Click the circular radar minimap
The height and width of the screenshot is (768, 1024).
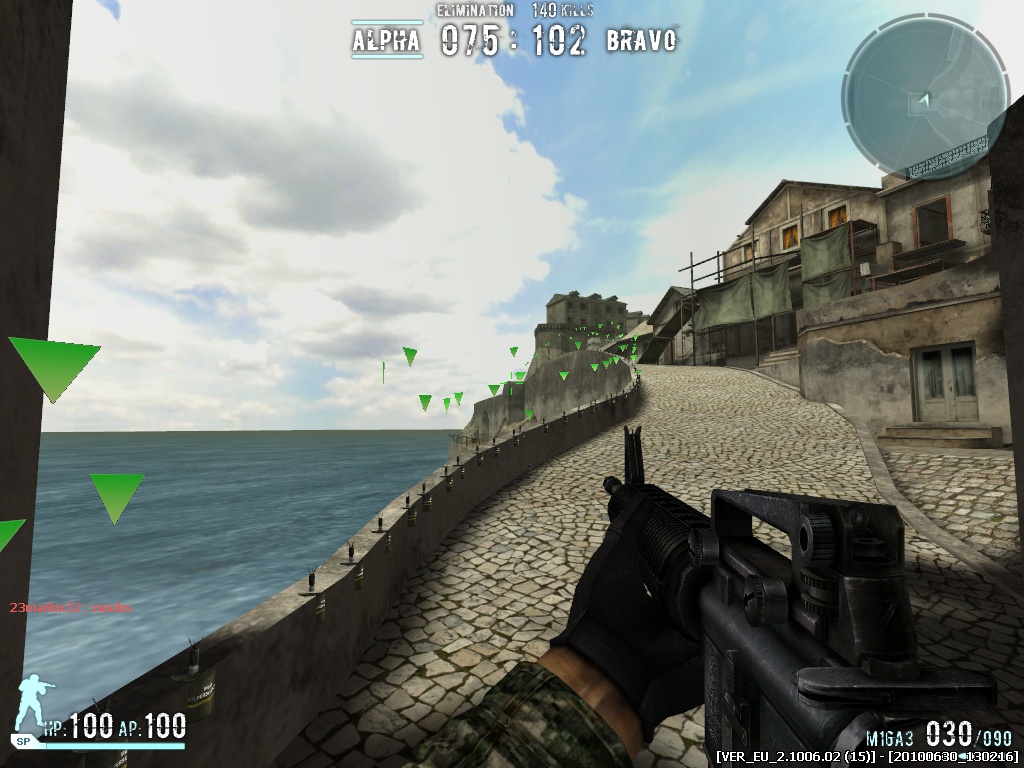point(925,98)
